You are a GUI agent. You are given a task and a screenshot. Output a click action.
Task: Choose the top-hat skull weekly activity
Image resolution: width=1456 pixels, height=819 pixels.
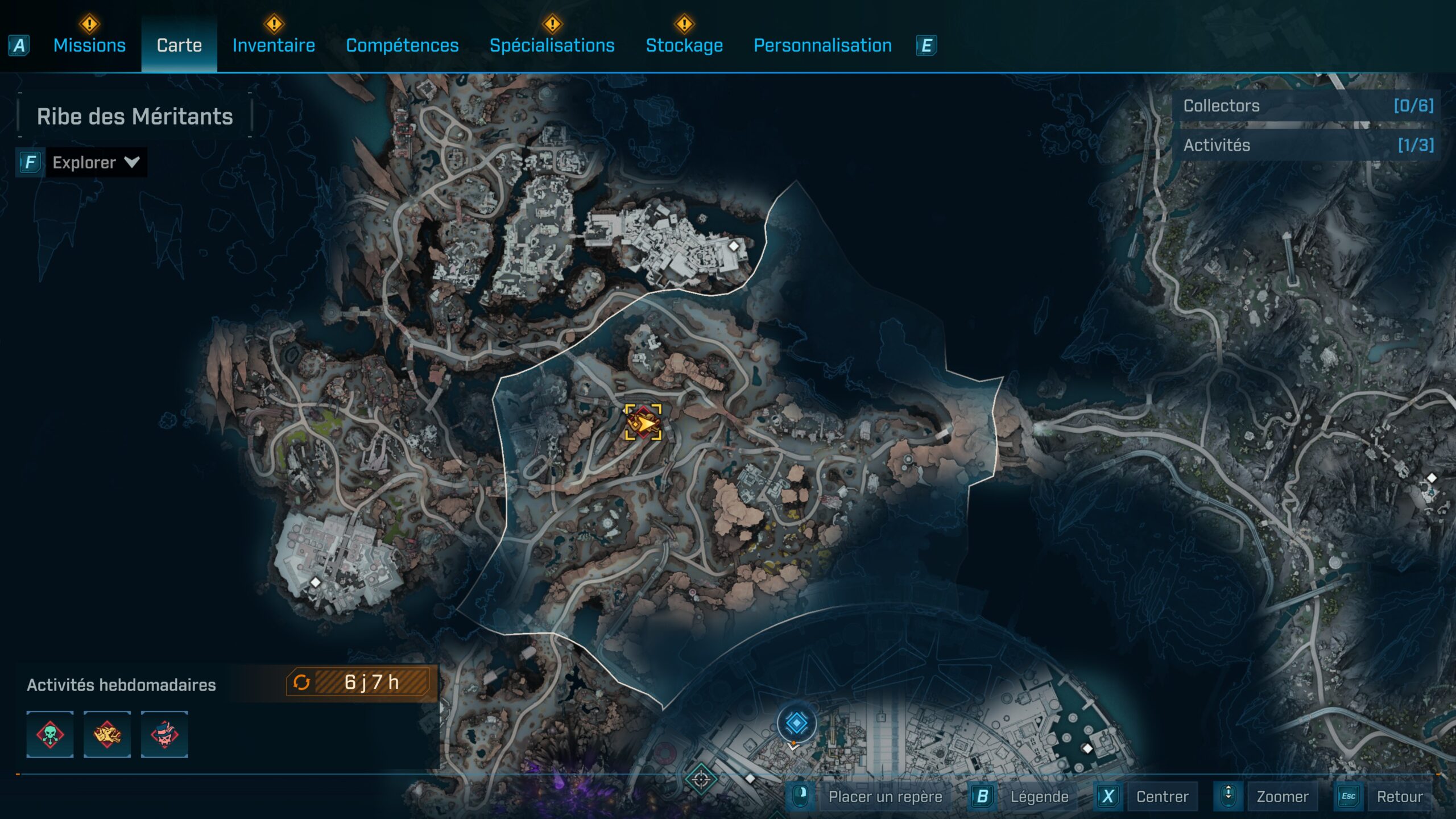point(164,734)
